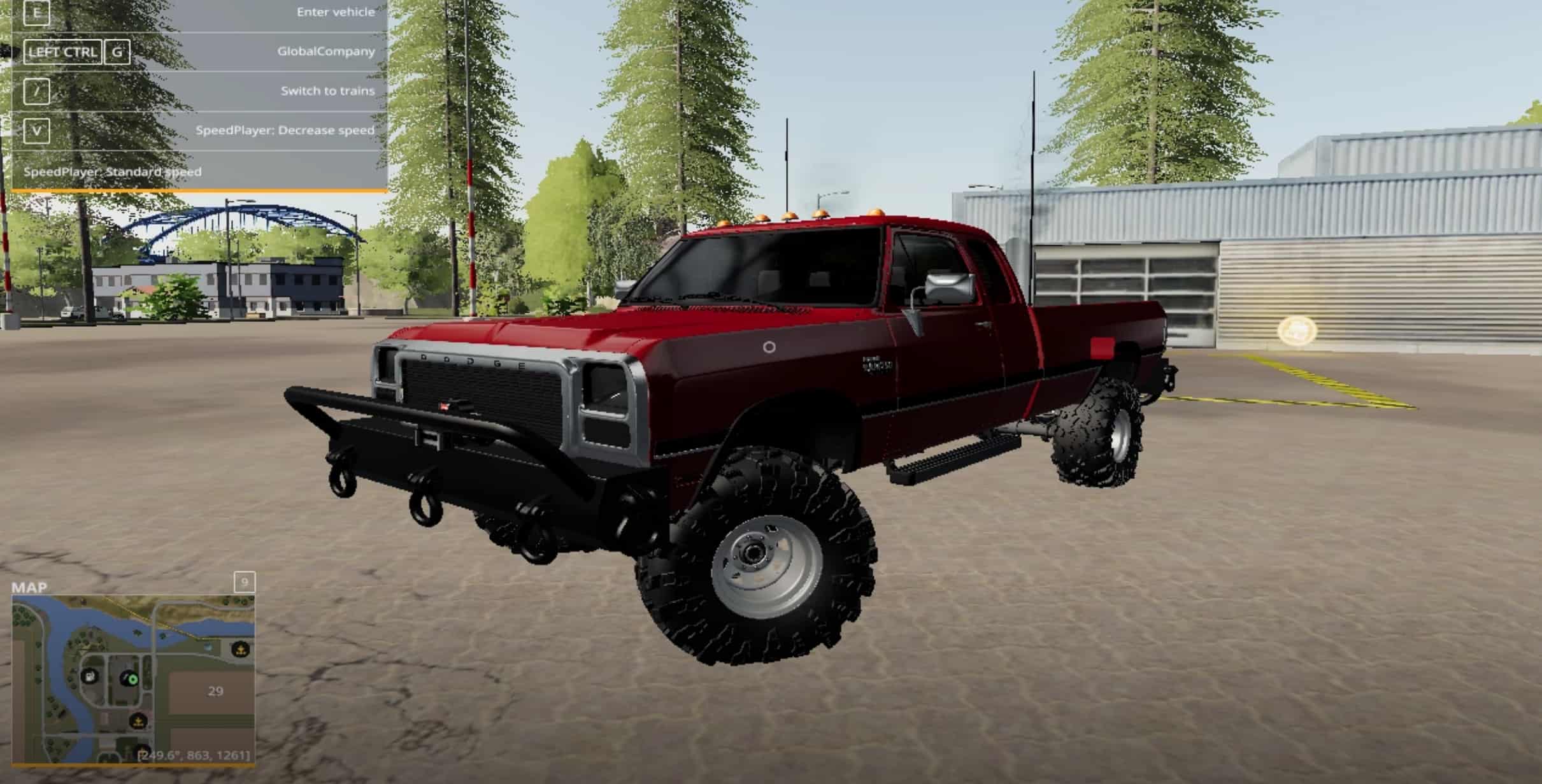Viewport: 1542px width, 784px height.
Task: Open the GlobalCompany menu entry
Action: [x=328, y=51]
